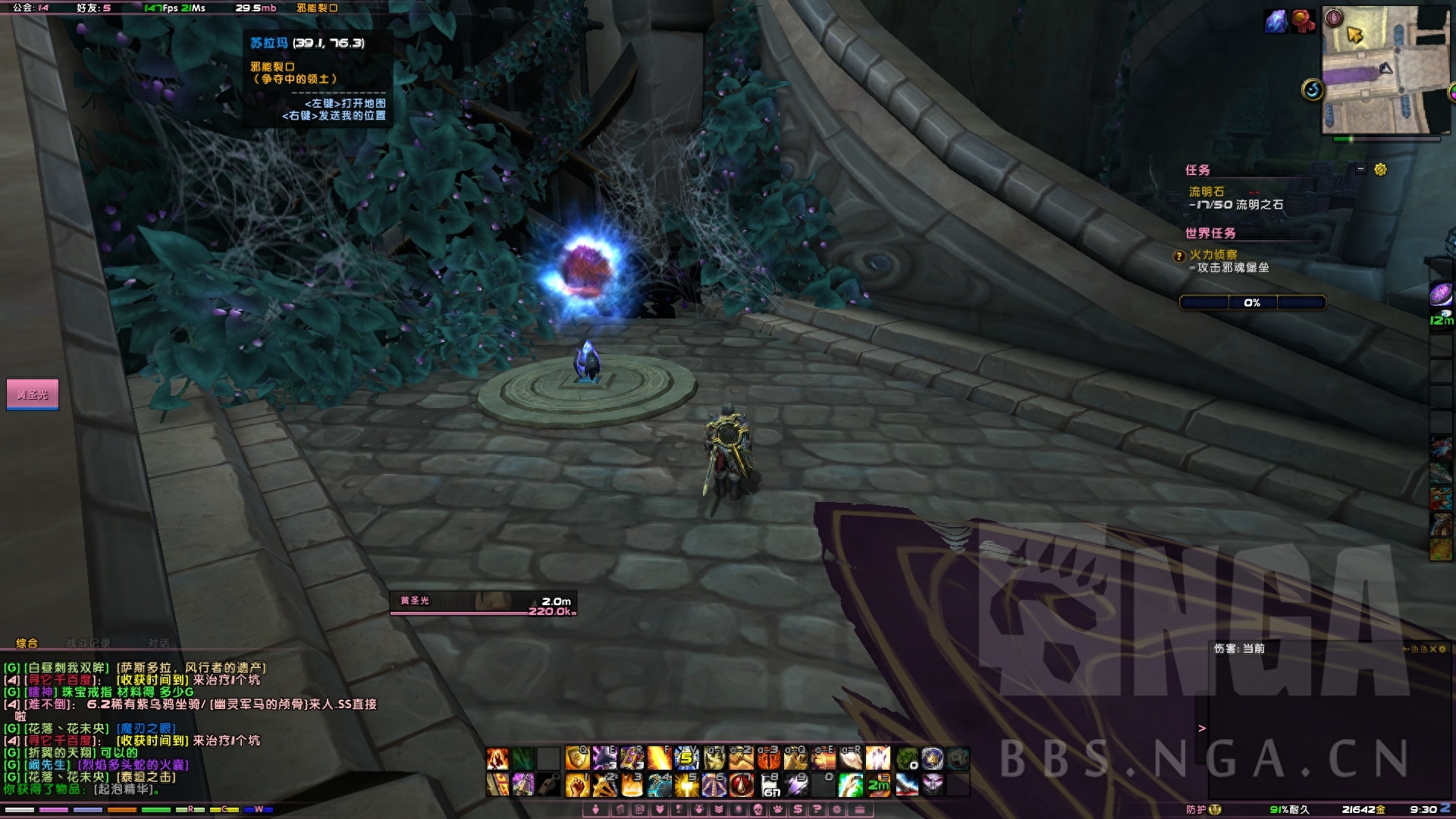1456x819 pixels.
Task: Open the dollar-sign shop micro button
Action: [797, 809]
